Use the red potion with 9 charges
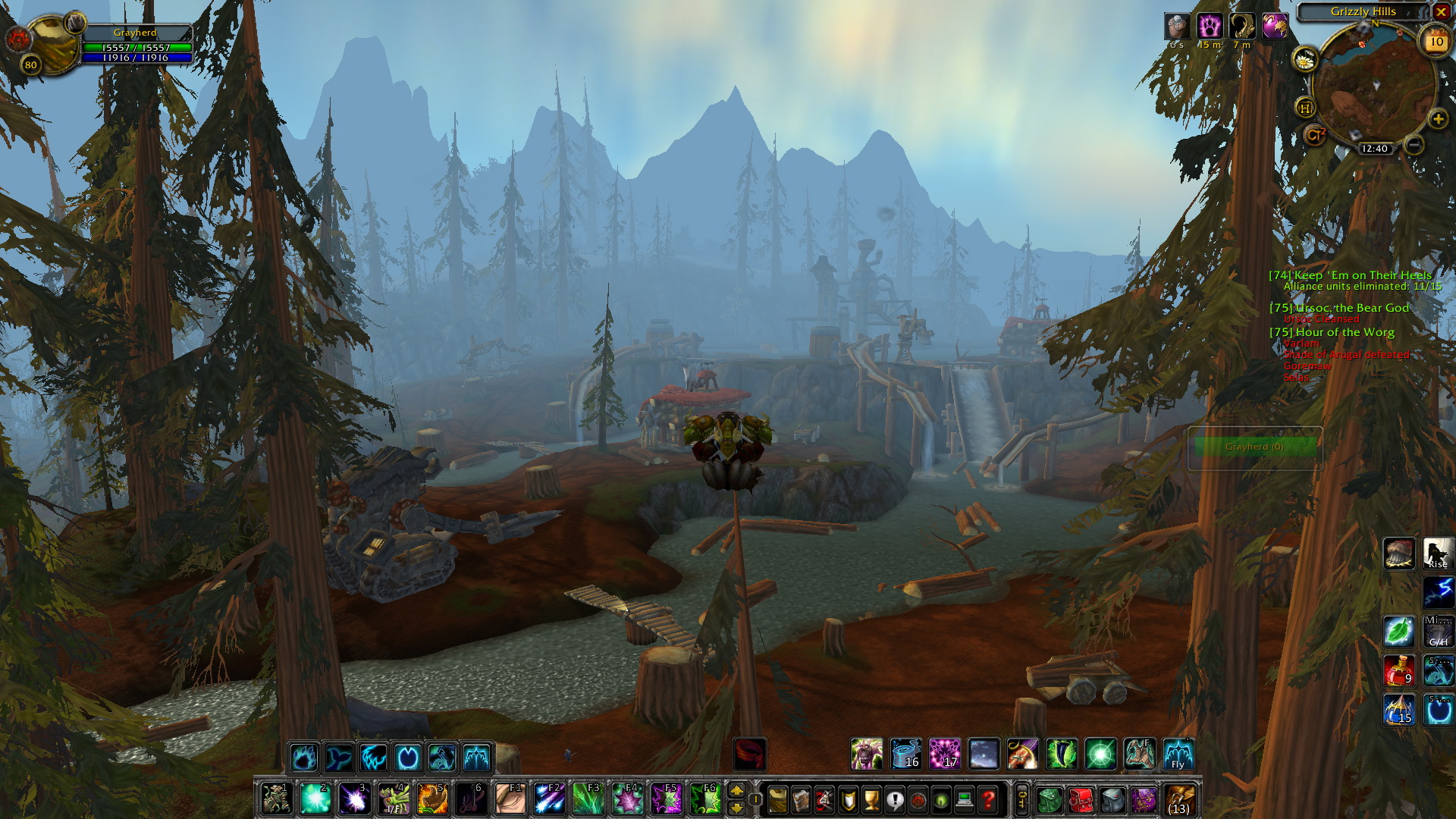Viewport: 1456px width, 819px height. [x=1399, y=670]
